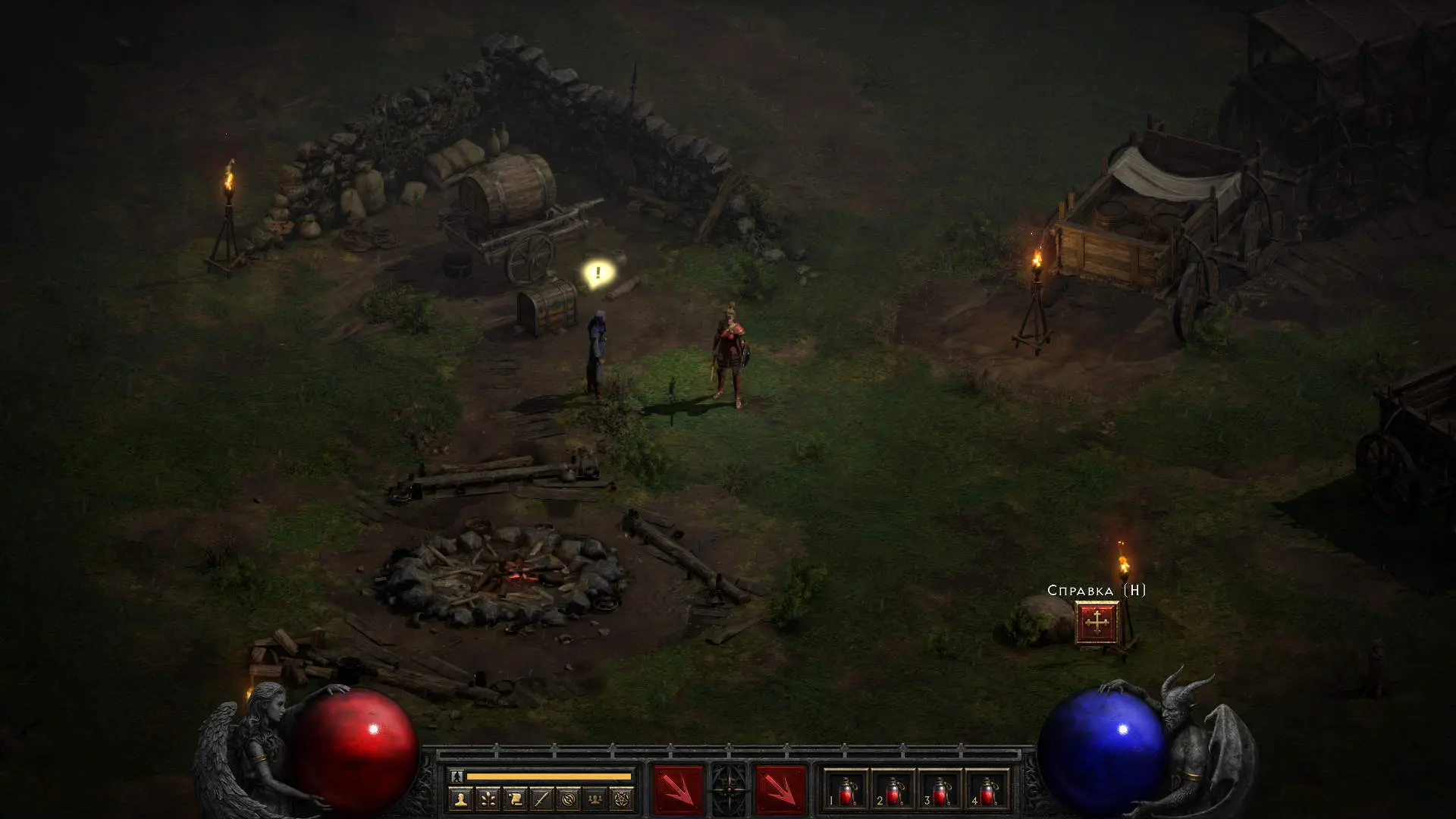Open the inventory sword icon
The height and width of the screenshot is (819, 1456).
click(x=541, y=799)
